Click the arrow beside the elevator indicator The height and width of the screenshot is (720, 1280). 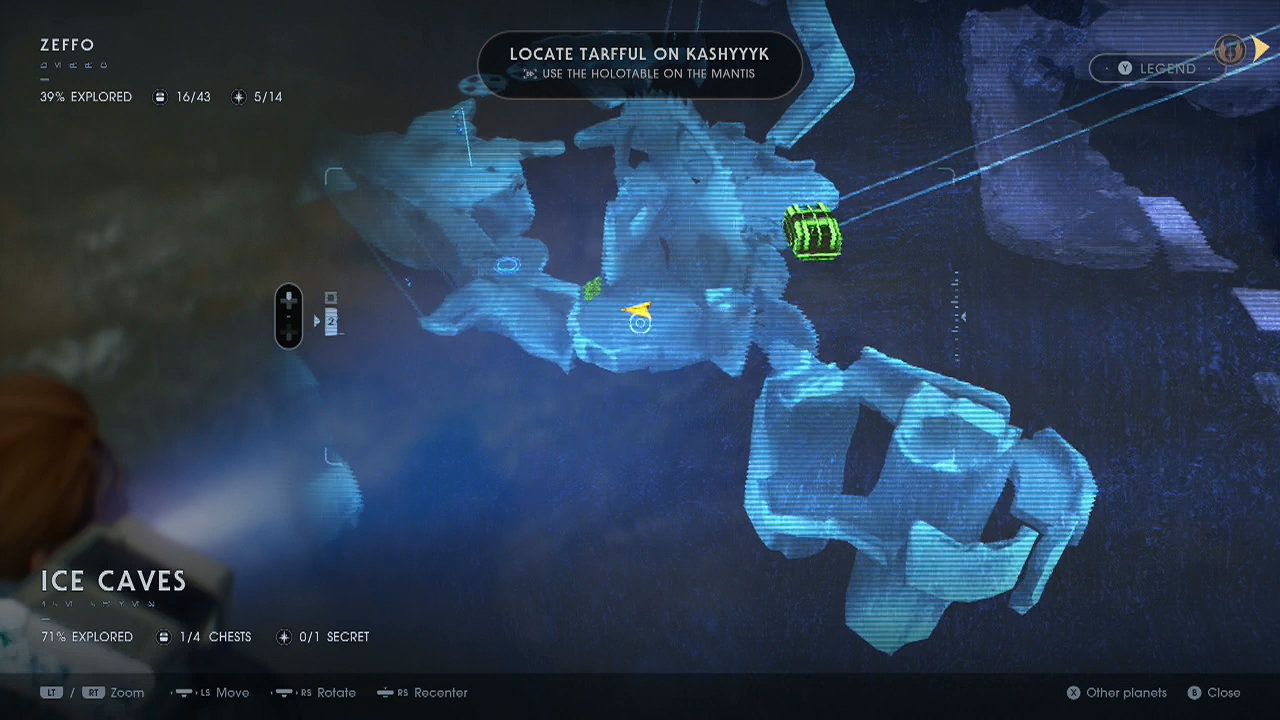click(x=317, y=320)
